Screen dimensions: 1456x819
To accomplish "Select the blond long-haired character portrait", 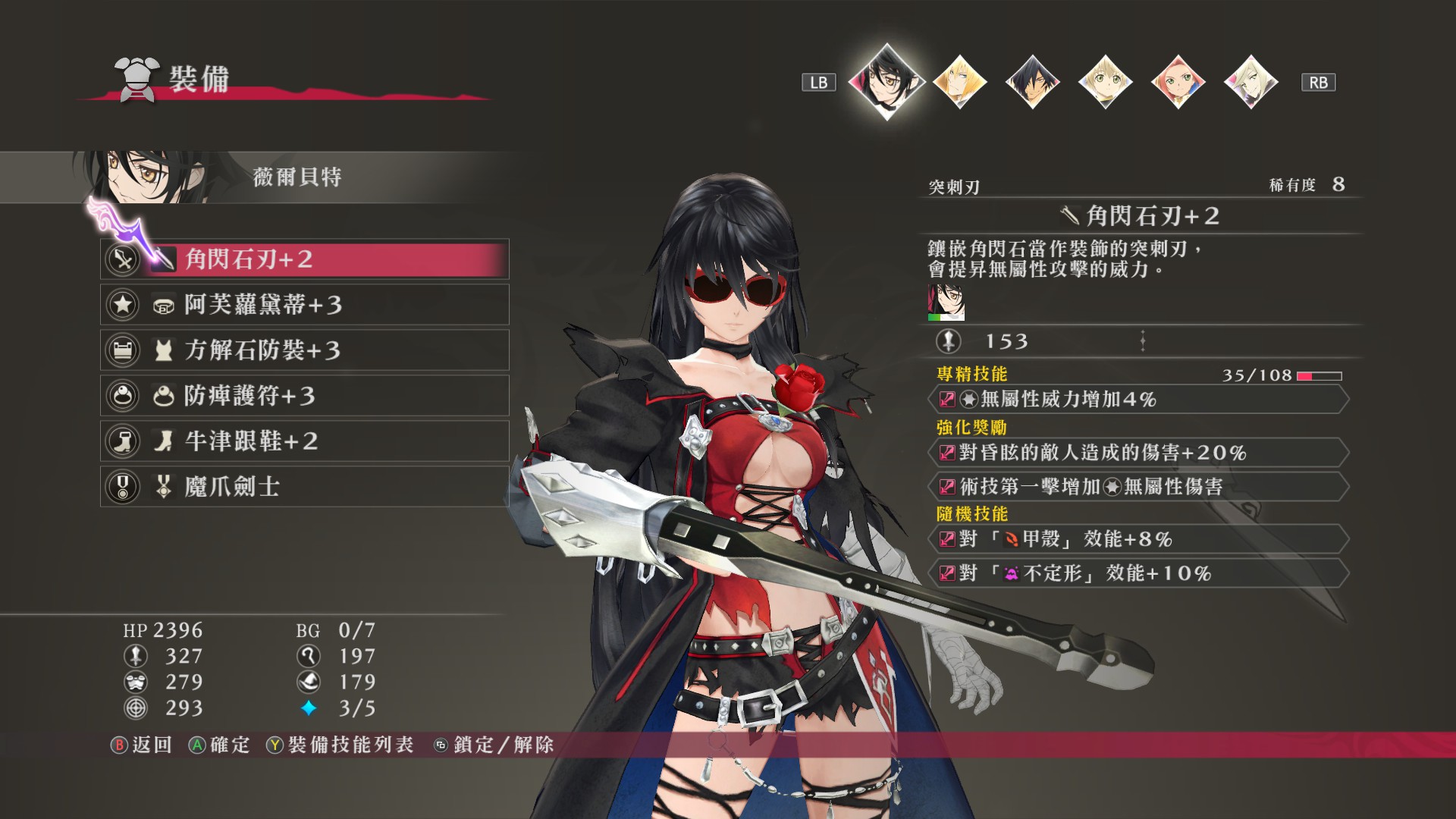I will (x=959, y=82).
